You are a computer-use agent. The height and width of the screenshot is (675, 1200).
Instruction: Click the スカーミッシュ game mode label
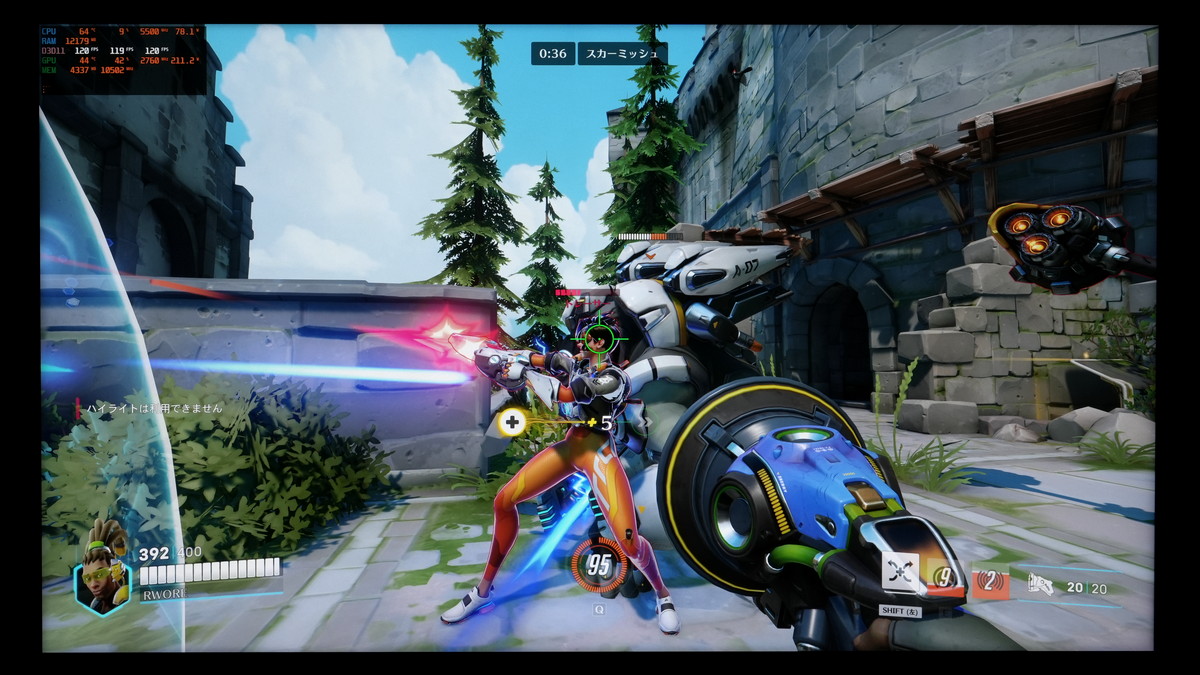click(x=622, y=53)
